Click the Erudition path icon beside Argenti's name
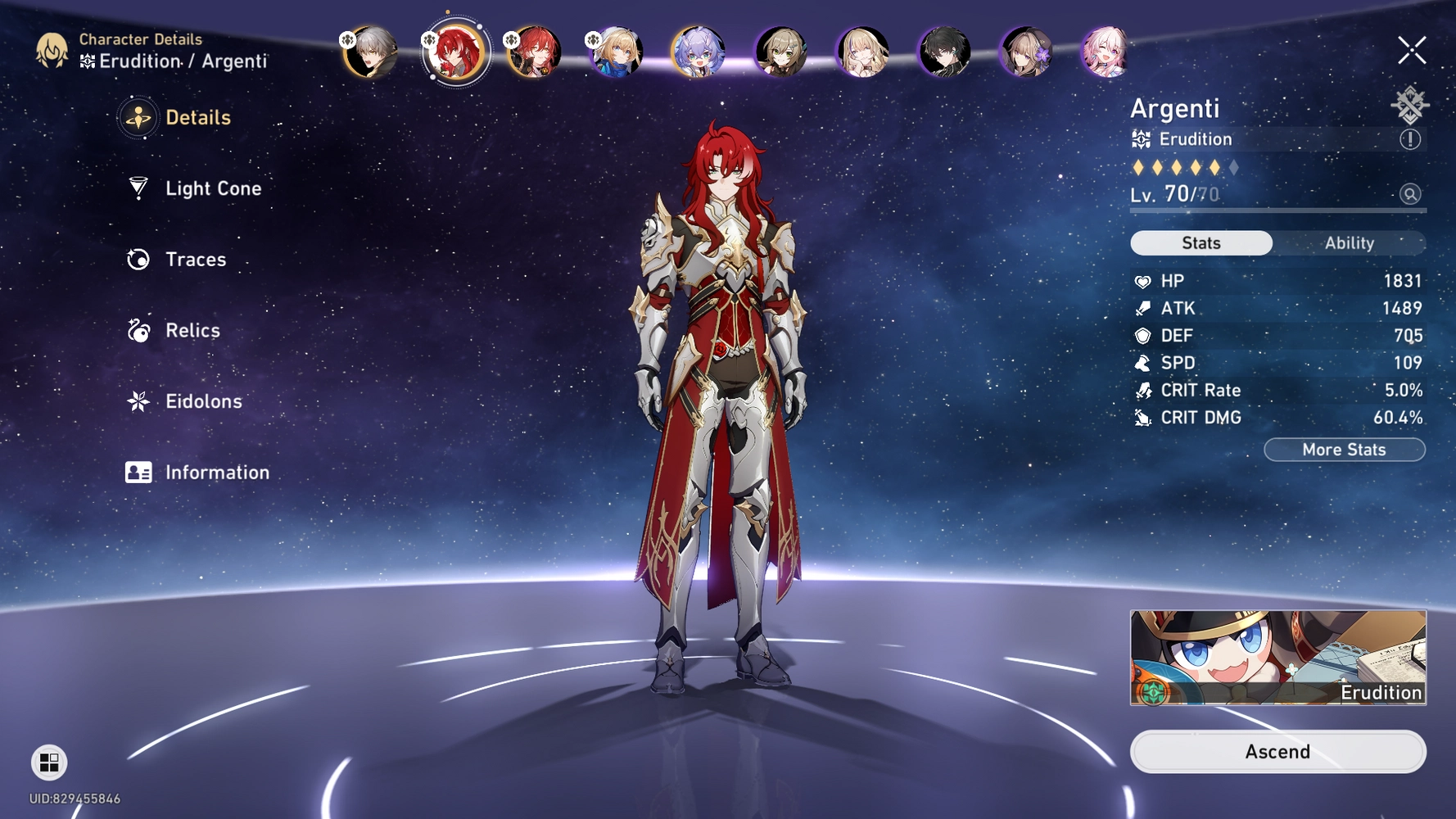Image resolution: width=1456 pixels, height=819 pixels. [x=1141, y=139]
